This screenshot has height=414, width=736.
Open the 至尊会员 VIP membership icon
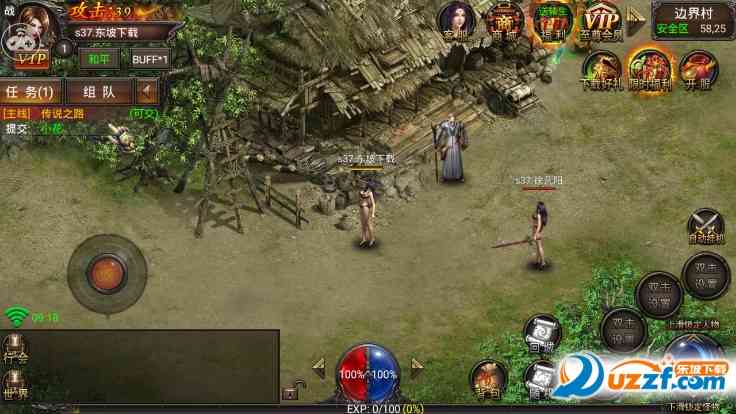600,21
